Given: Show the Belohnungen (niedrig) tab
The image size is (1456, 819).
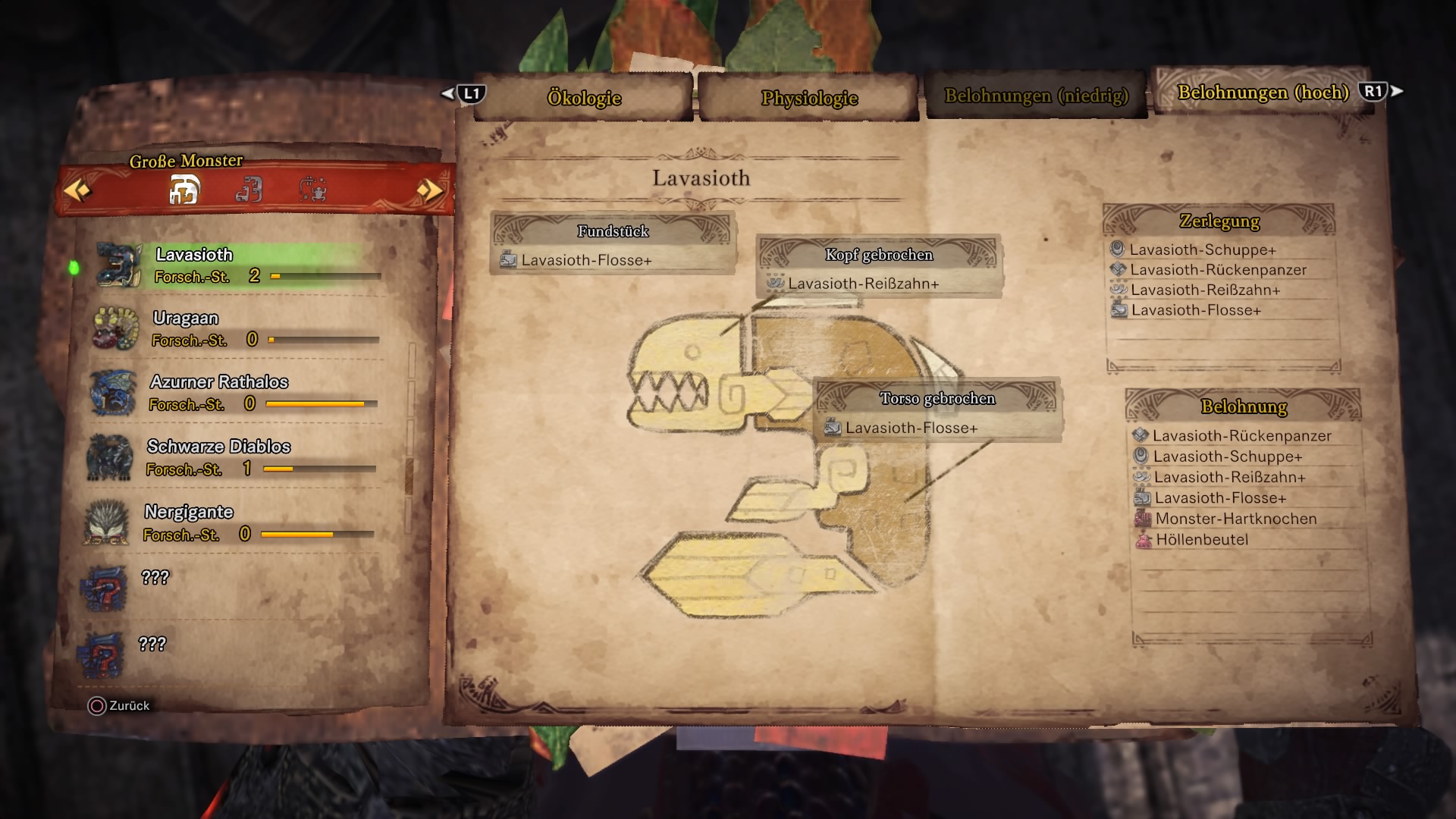Looking at the screenshot, I should [x=1036, y=96].
